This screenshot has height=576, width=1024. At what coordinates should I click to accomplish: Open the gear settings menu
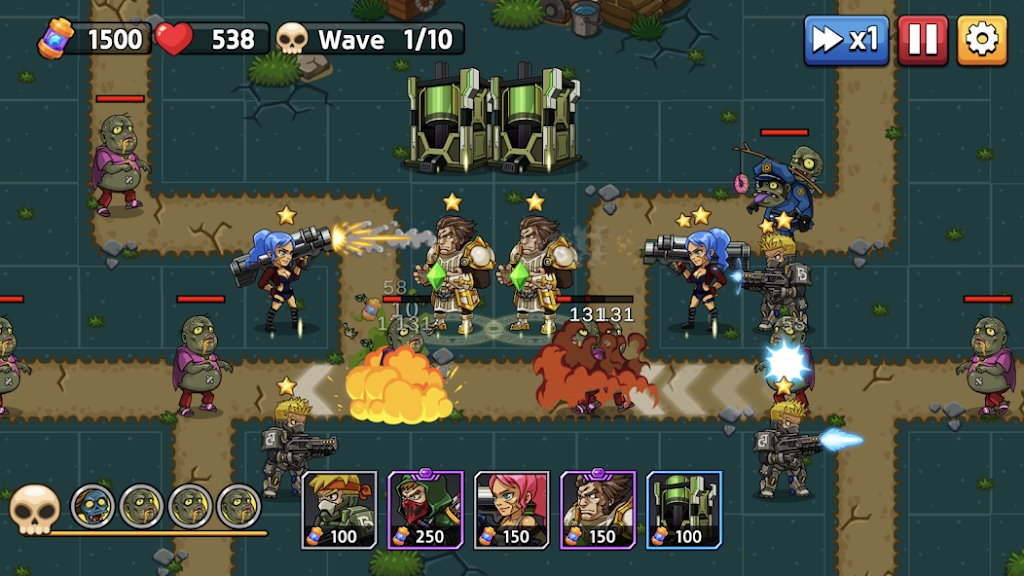click(982, 40)
